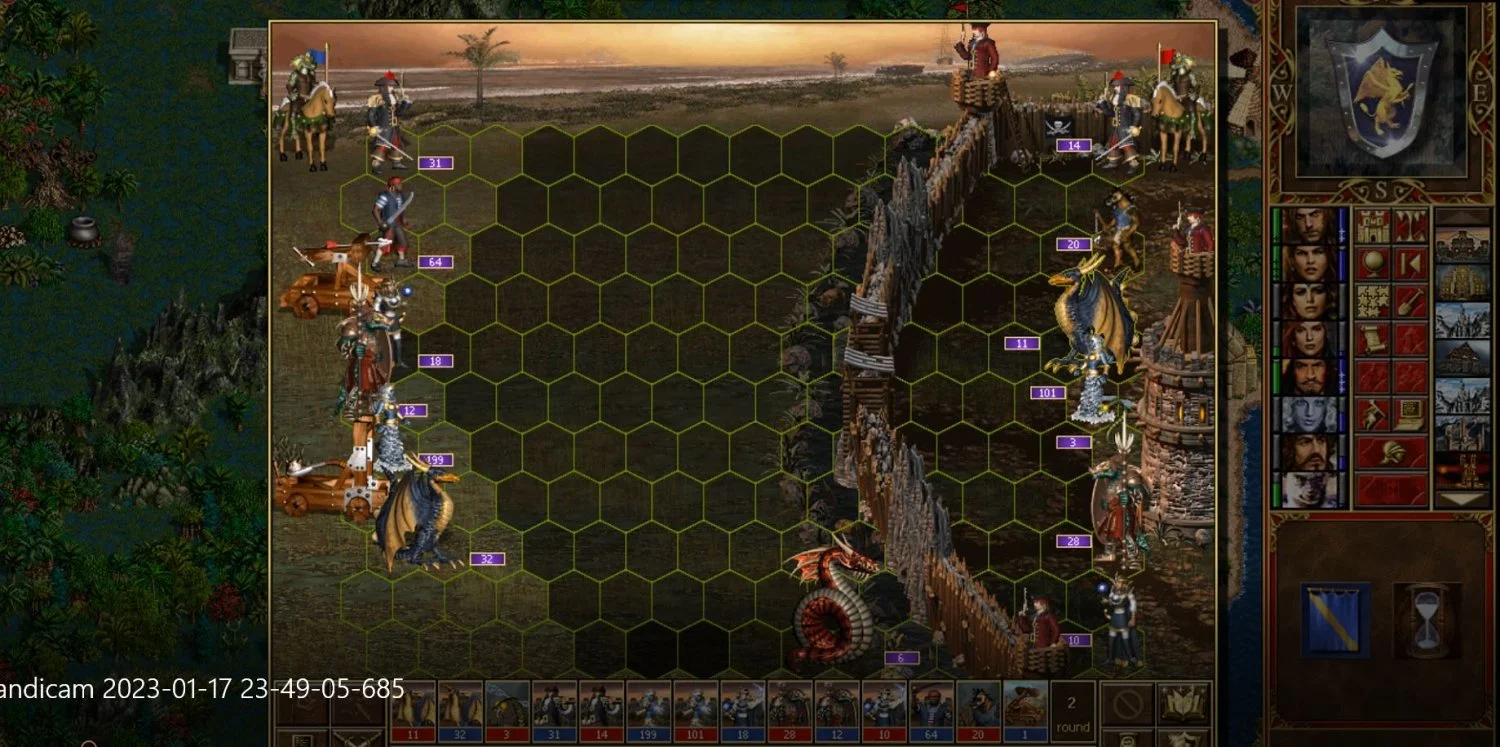Click the blue player flag icon
The height and width of the screenshot is (747, 1500).
(x=1335, y=621)
